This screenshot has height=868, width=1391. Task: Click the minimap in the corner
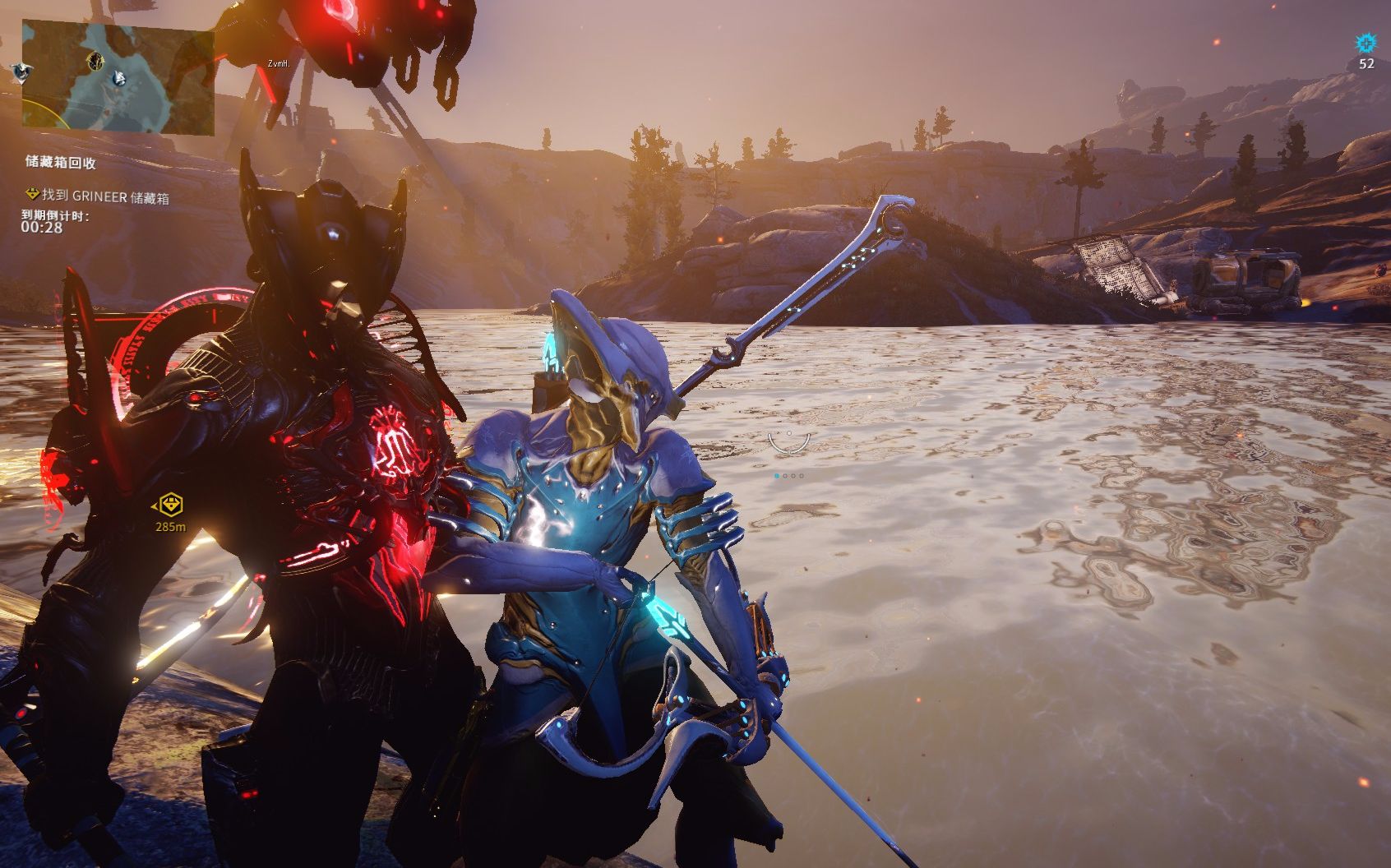(118, 78)
